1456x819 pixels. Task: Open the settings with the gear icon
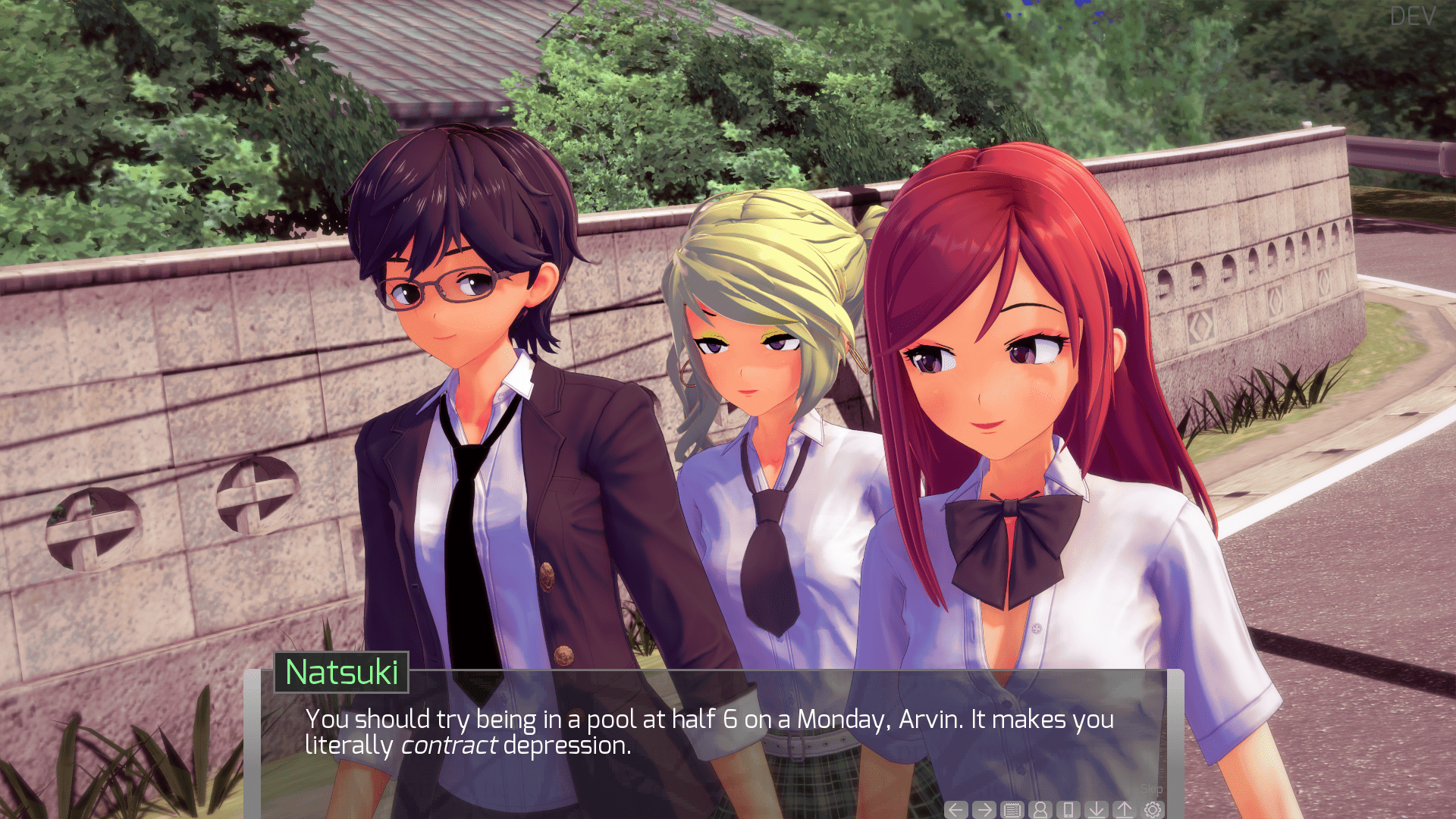click(1151, 809)
